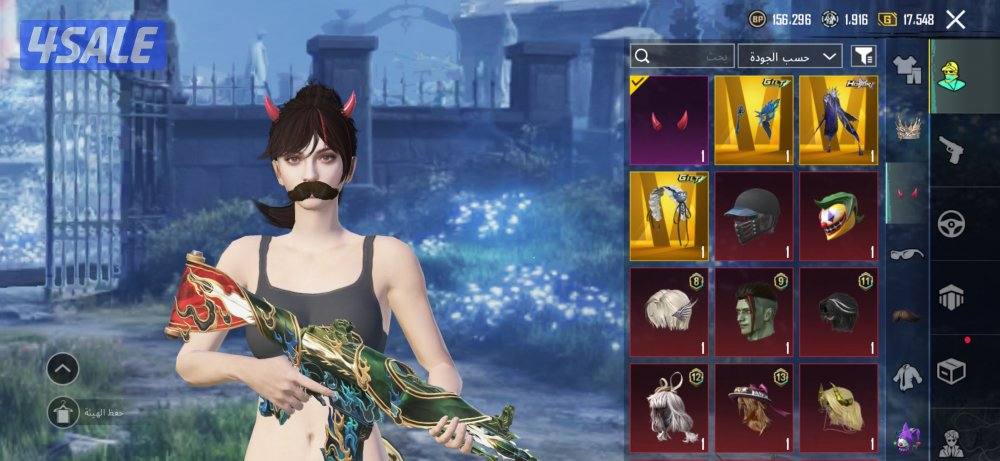Viewport: 1000px width, 461px height.
Task: Select the white hair level 8 item
Action: 669,311
